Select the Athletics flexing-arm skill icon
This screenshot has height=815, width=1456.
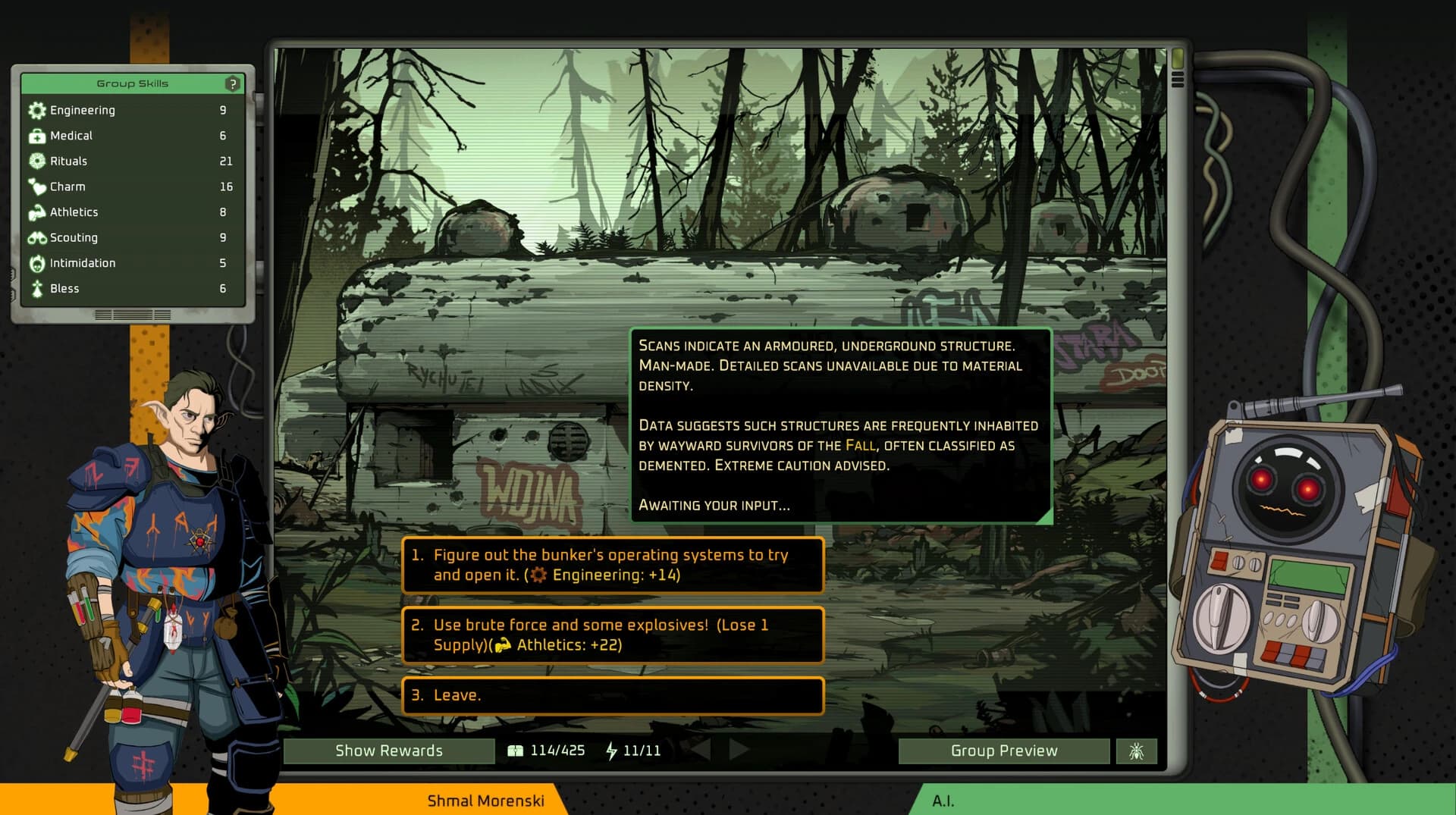coord(36,212)
